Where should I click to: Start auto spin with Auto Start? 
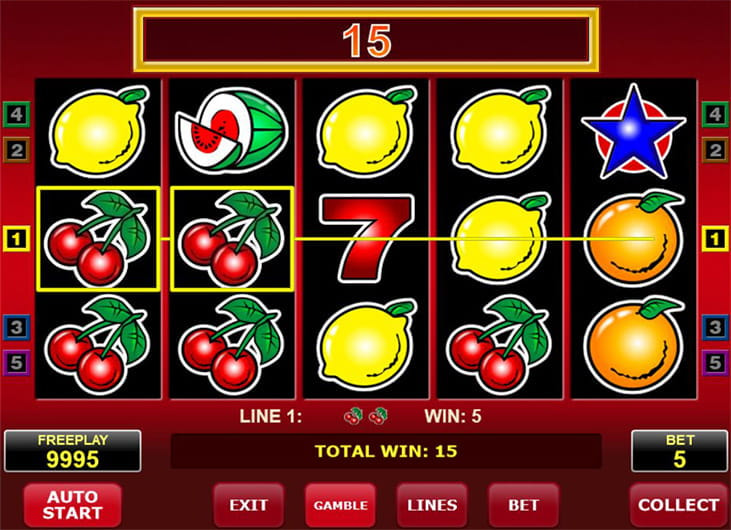[72, 505]
